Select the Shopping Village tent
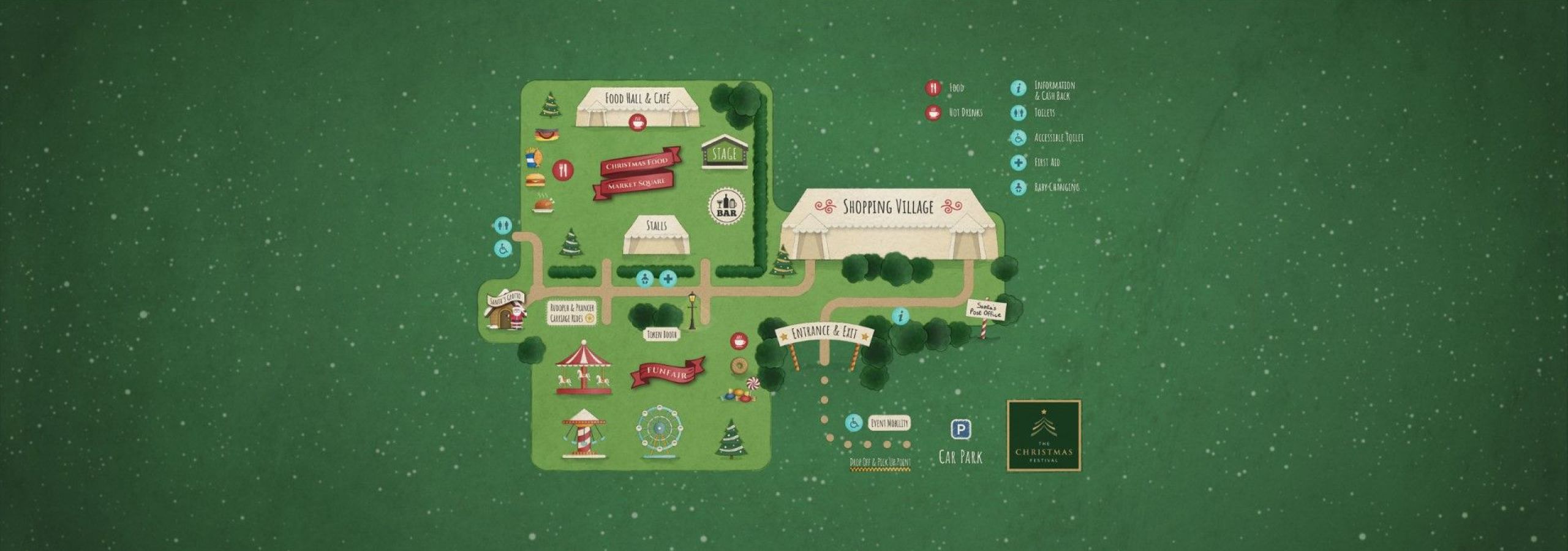 pyautogui.click(x=888, y=224)
